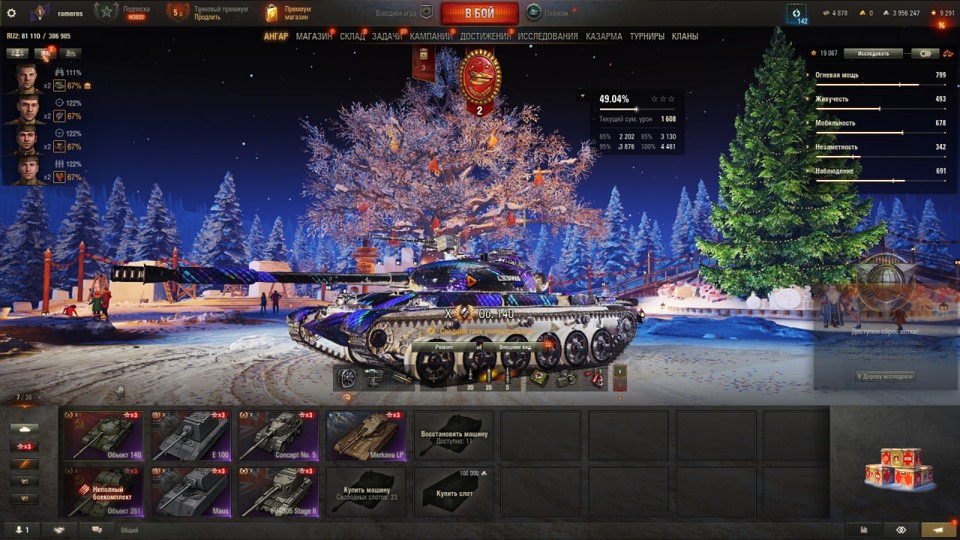The image size is (960, 540).
Task: Choose the E 100 tank
Action: [191, 435]
